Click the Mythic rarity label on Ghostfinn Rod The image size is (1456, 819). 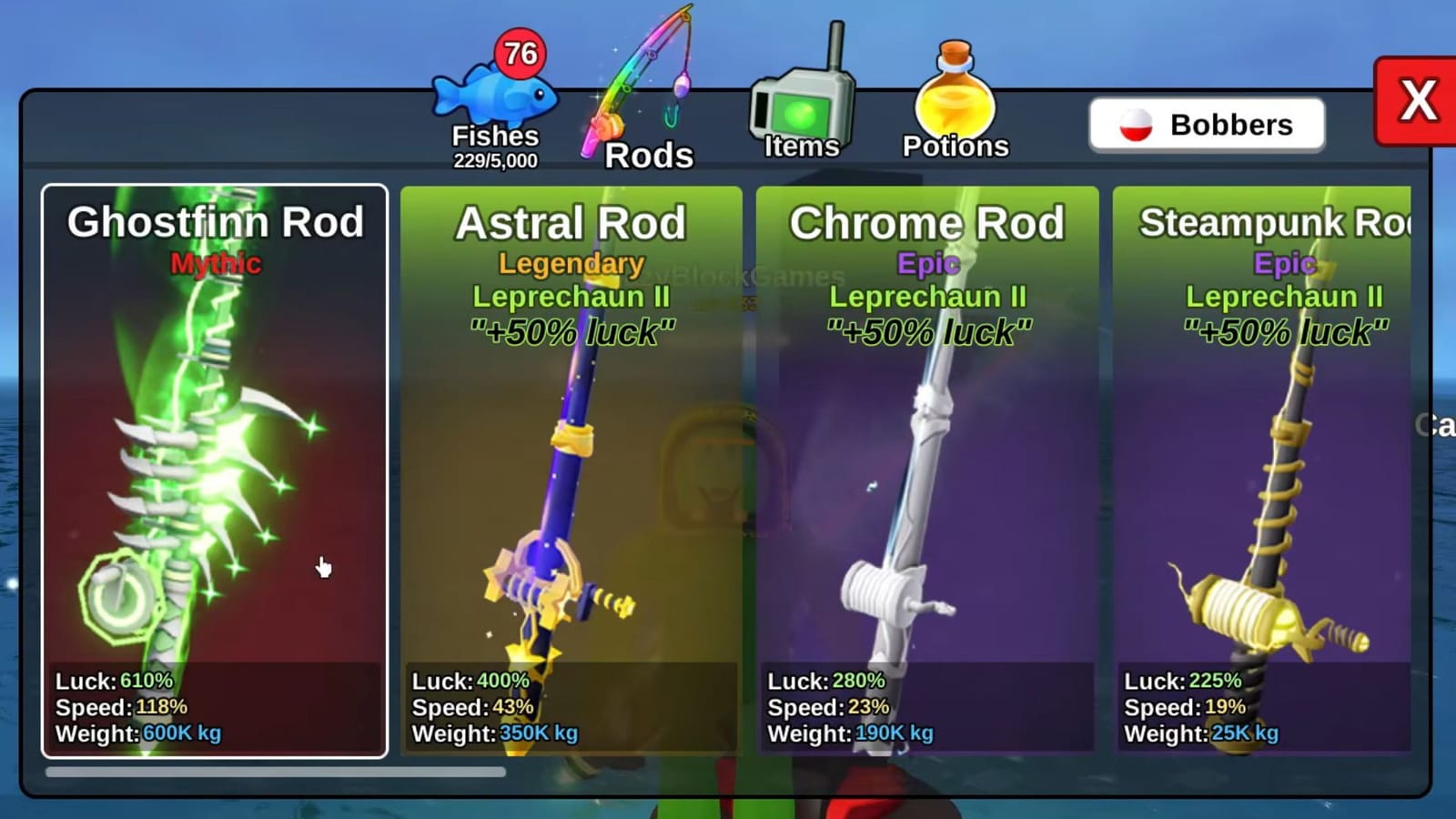pos(214,265)
